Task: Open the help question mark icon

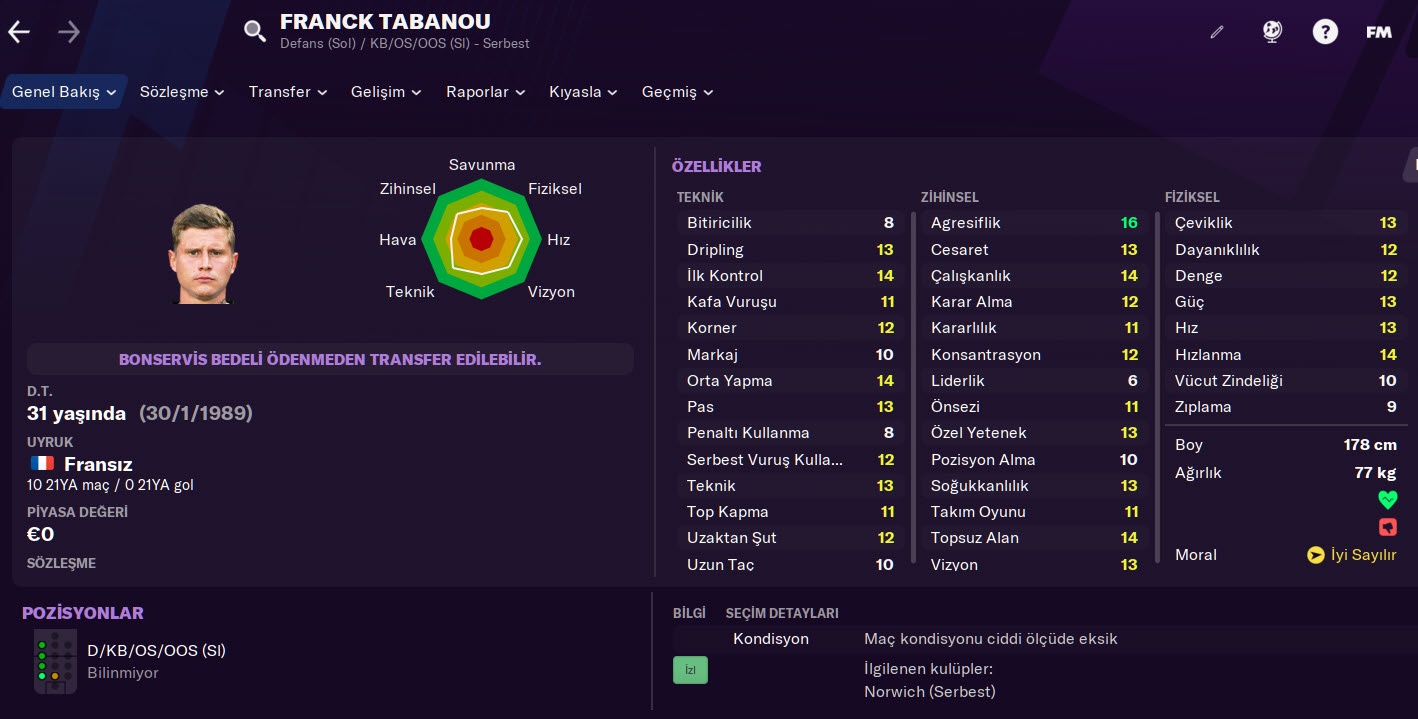Action: [1325, 32]
